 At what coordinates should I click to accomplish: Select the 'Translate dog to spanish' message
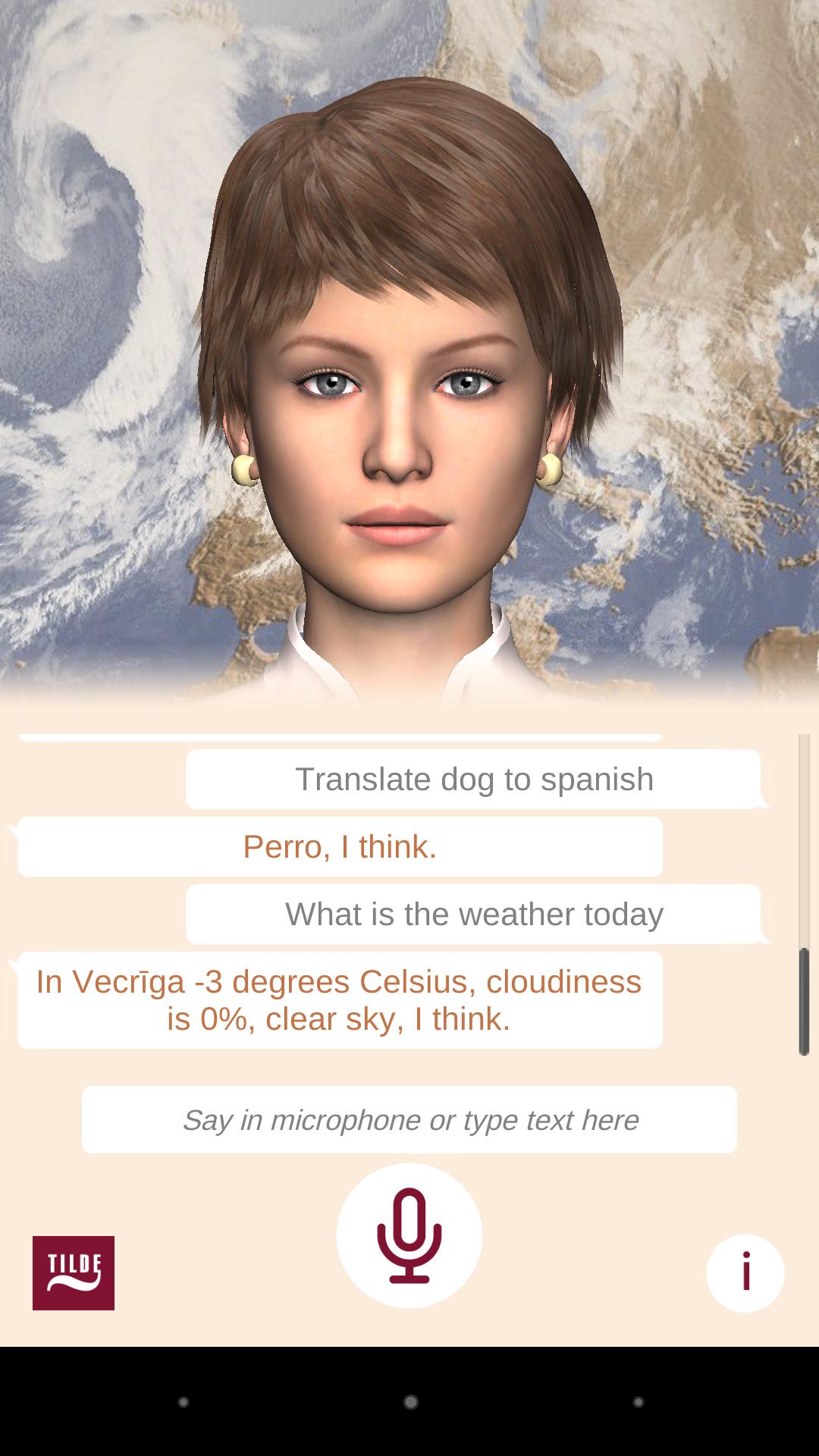473,779
